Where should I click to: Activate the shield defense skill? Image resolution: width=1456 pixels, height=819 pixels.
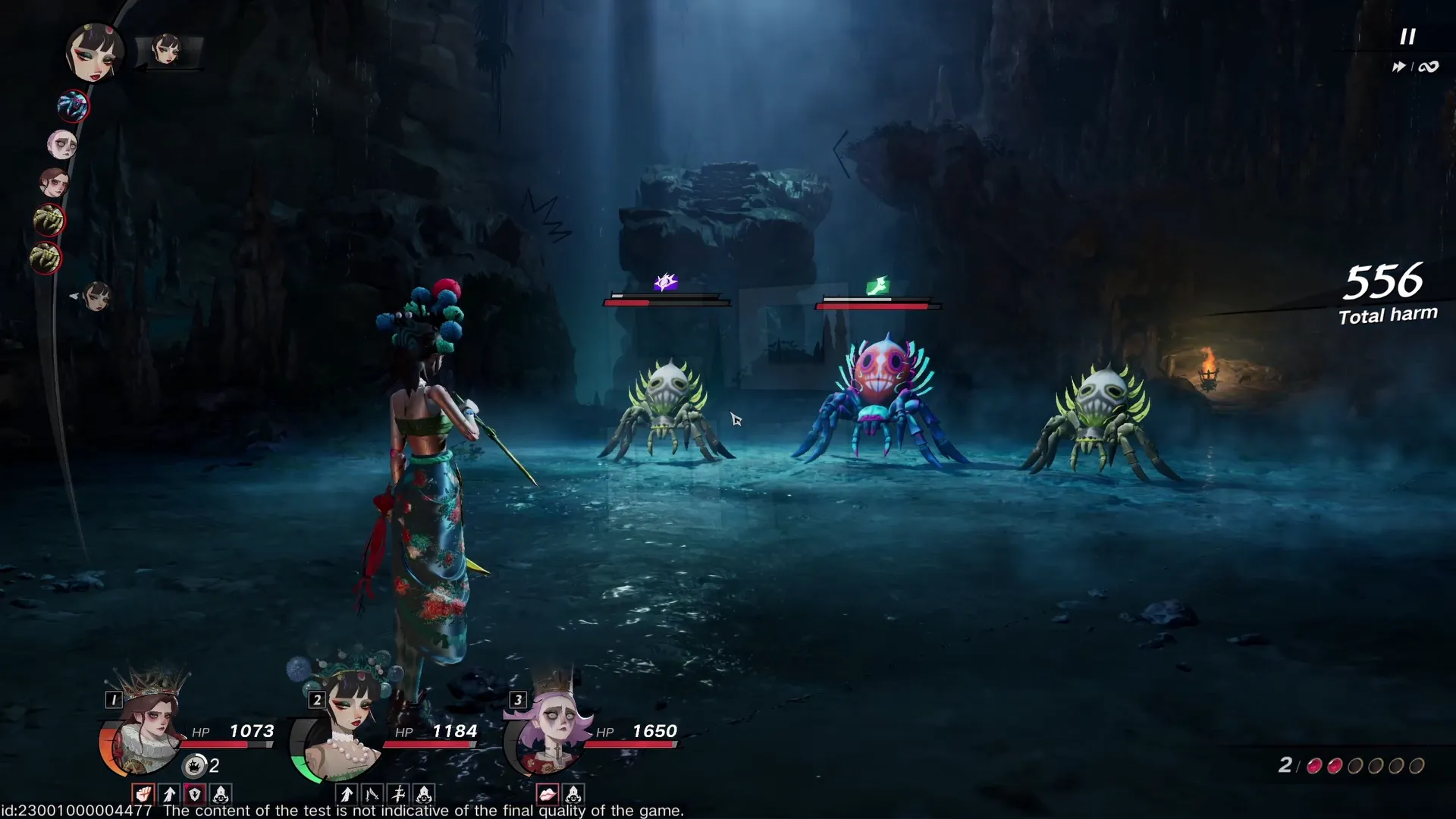pyautogui.click(x=194, y=795)
